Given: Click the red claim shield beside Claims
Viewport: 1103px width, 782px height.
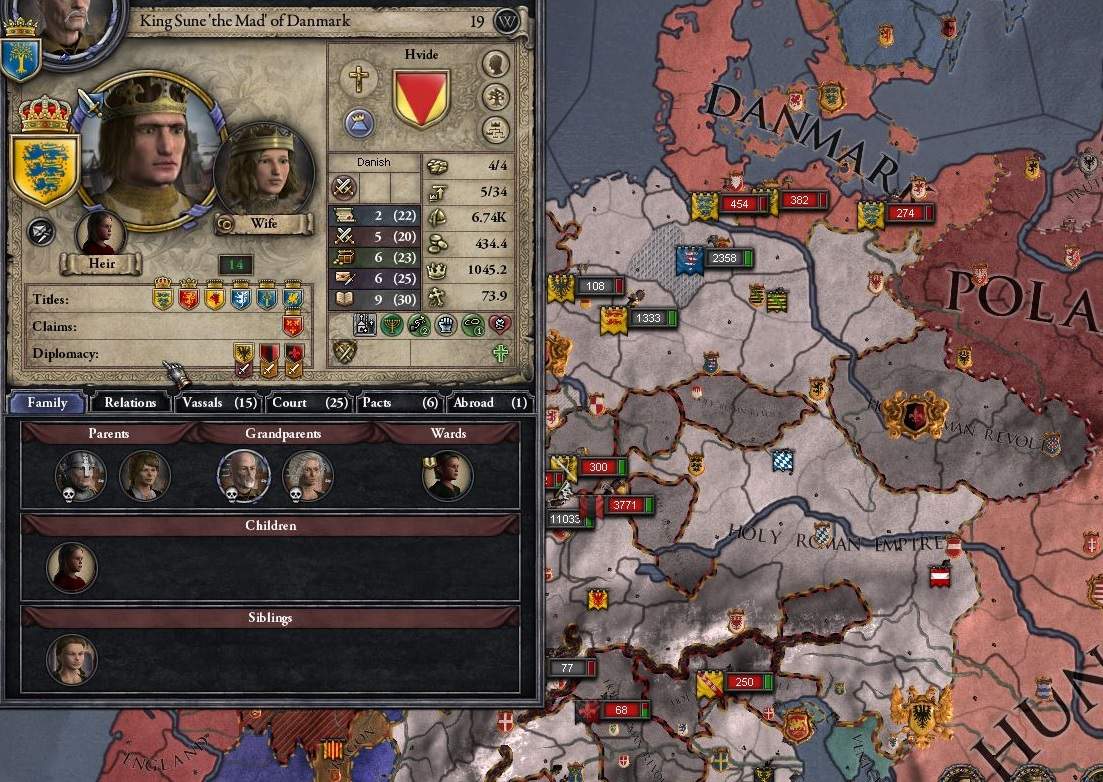Looking at the screenshot, I should (x=293, y=325).
